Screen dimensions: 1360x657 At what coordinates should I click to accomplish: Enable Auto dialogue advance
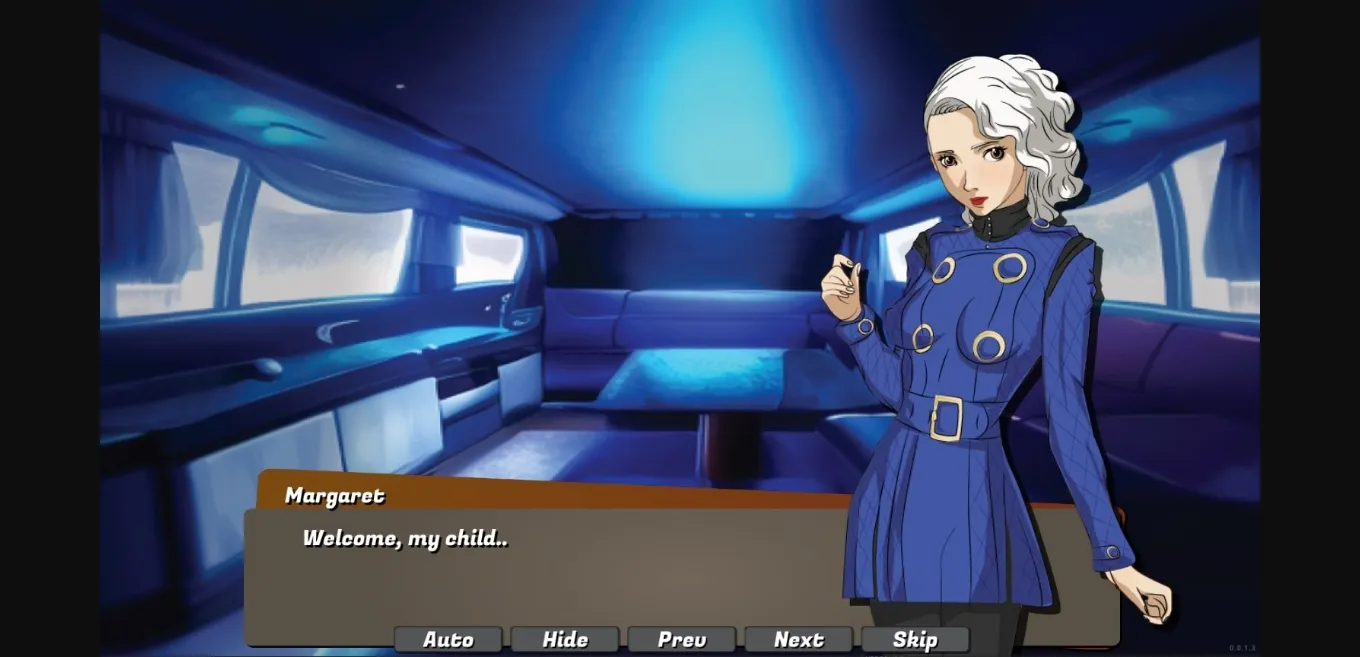pyautogui.click(x=448, y=640)
